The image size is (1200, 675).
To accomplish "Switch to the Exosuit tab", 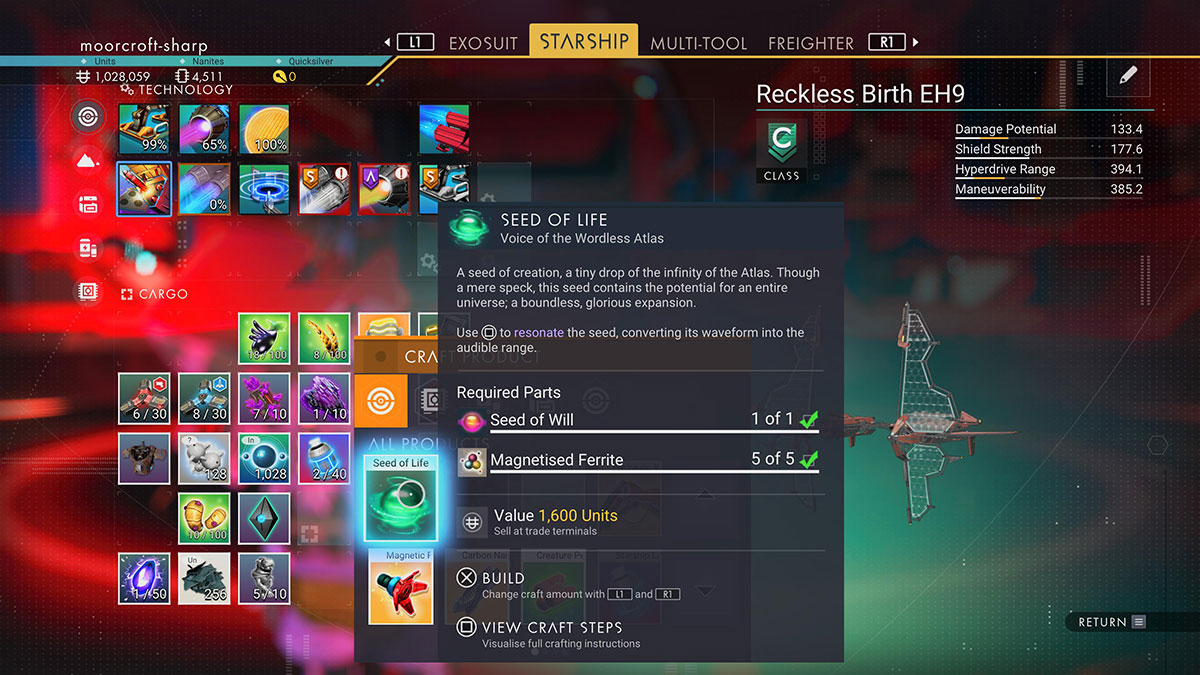I will [x=483, y=43].
